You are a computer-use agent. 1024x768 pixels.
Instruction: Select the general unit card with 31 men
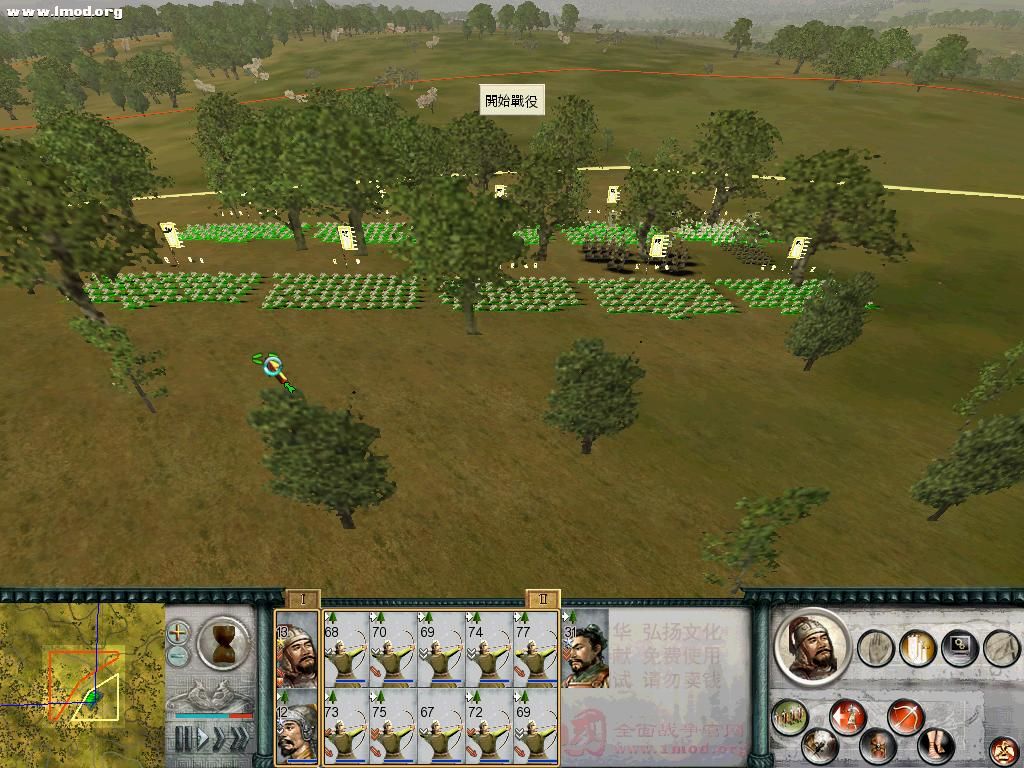(x=585, y=649)
